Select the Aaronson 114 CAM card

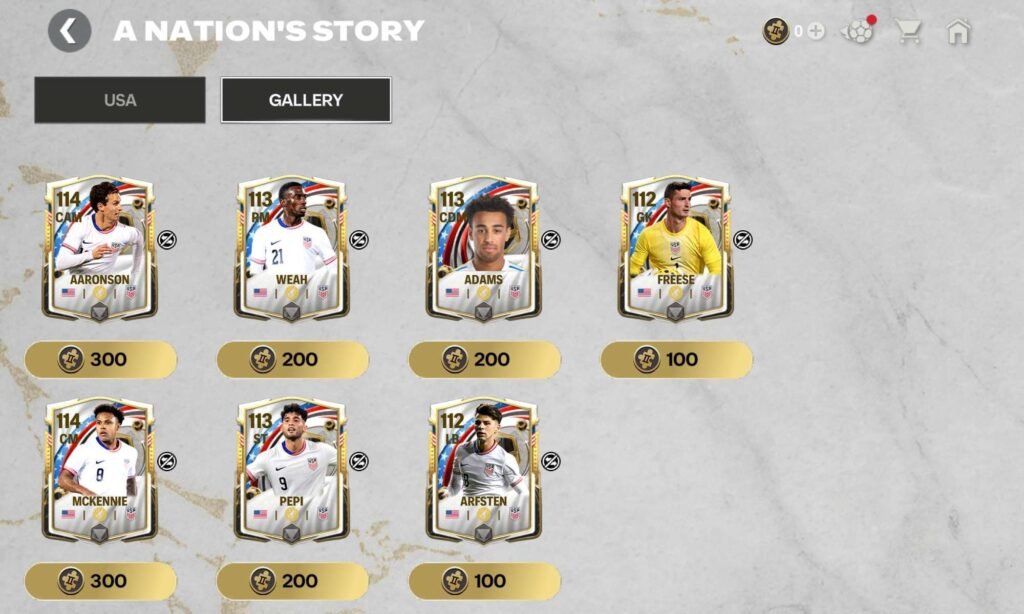pos(100,248)
